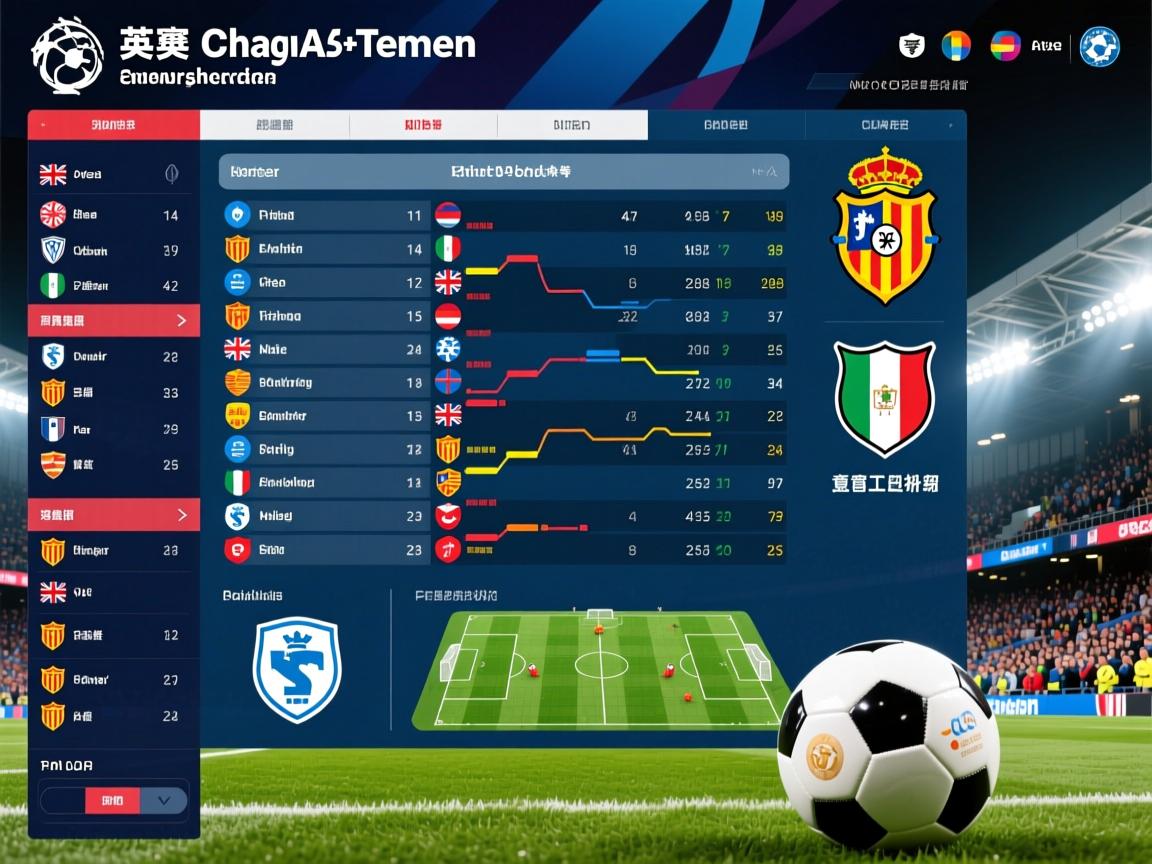Open the round blue soccer ball icon
This screenshot has width=1152, height=864.
click(x=1099, y=46)
